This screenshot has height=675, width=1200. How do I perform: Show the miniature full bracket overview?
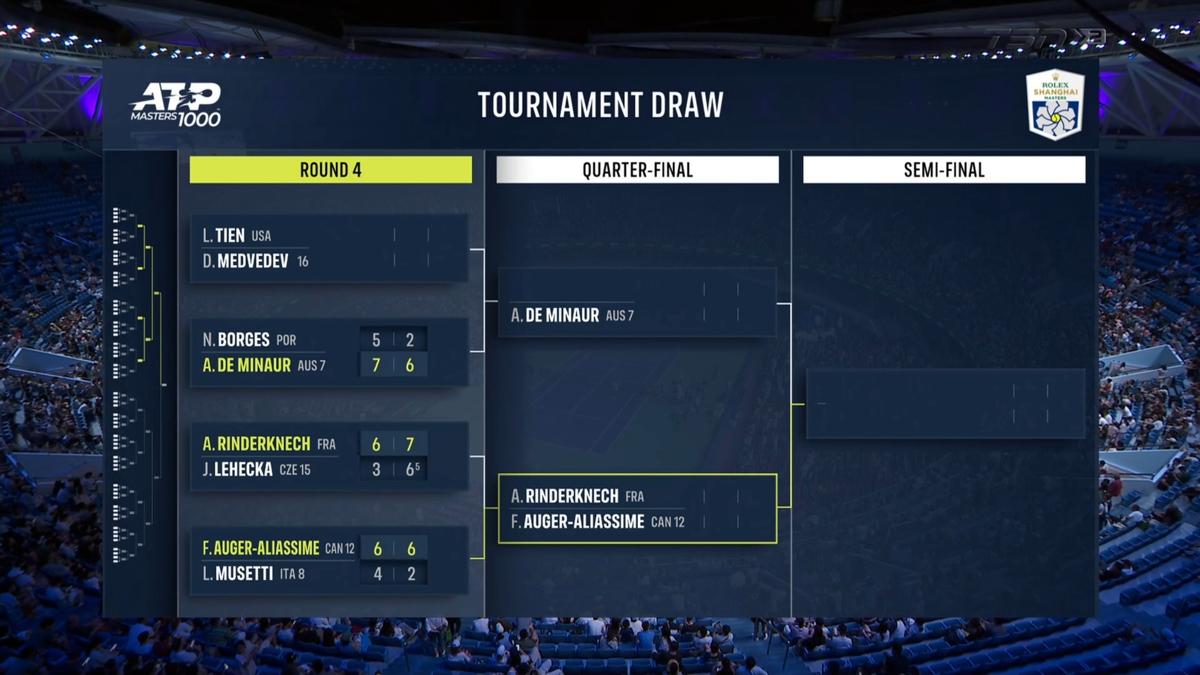(140, 385)
